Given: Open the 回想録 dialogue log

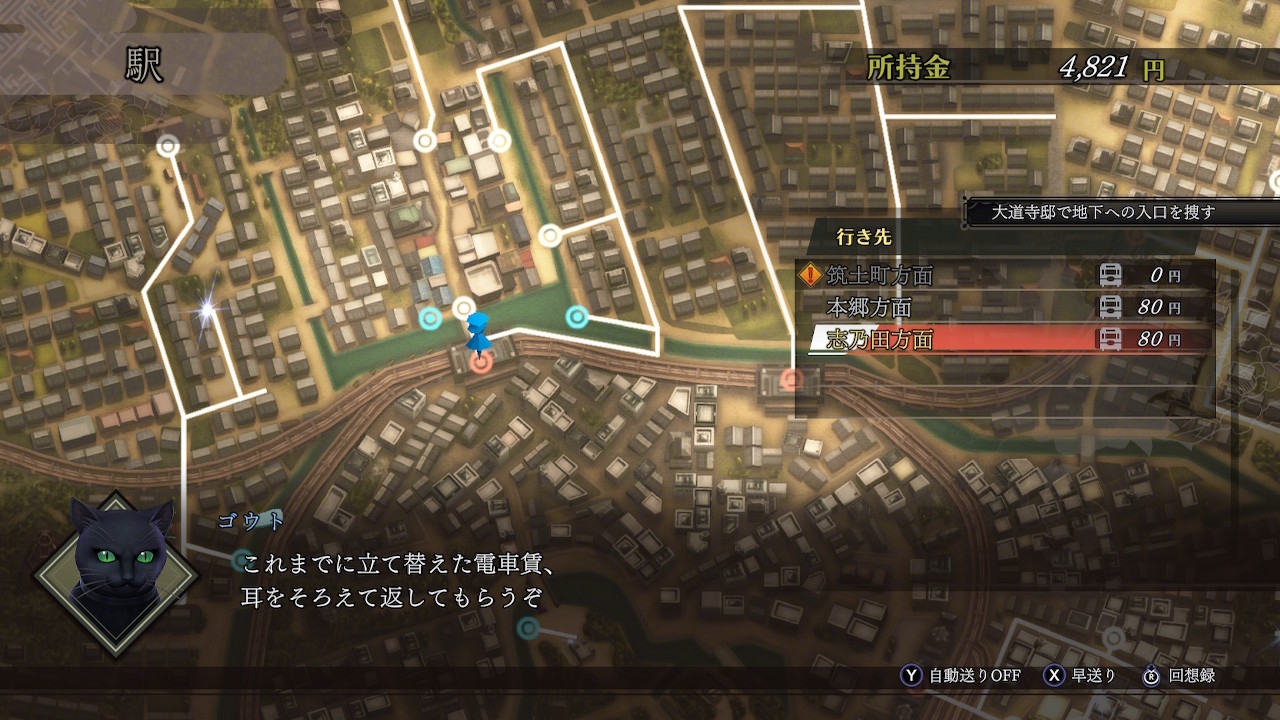Looking at the screenshot, I should [x=1191, y=676].
